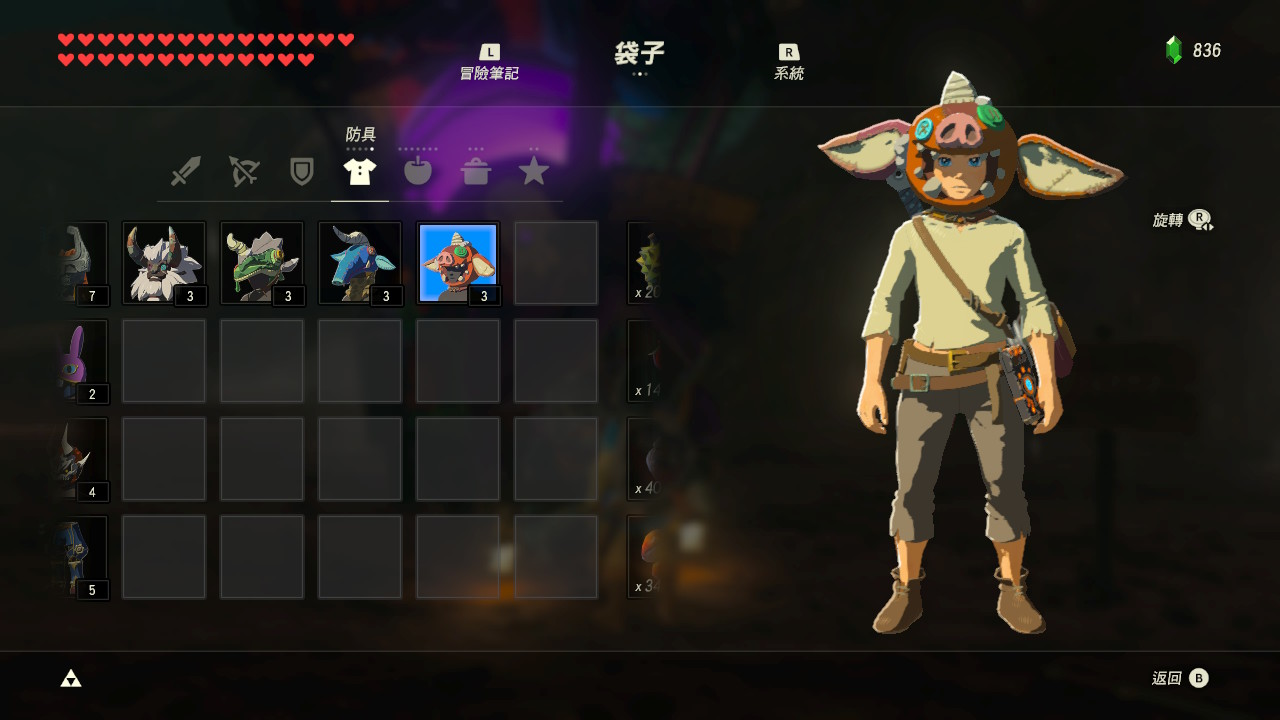This screenshot has height=720, width=1280.
Task: Equip the green Lizalfos mask
Action: click(261, 262)
